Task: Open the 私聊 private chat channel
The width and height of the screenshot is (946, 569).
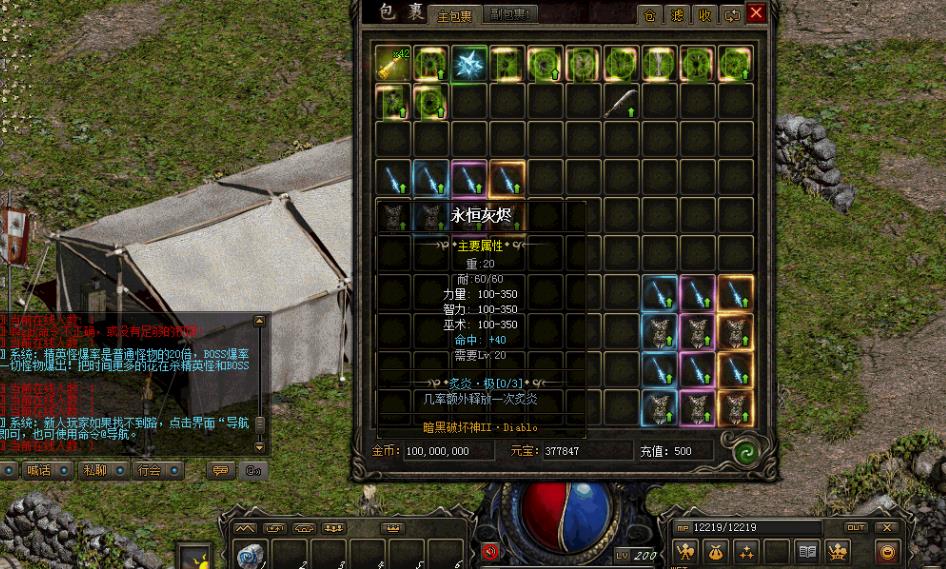Action: (94, 470)
